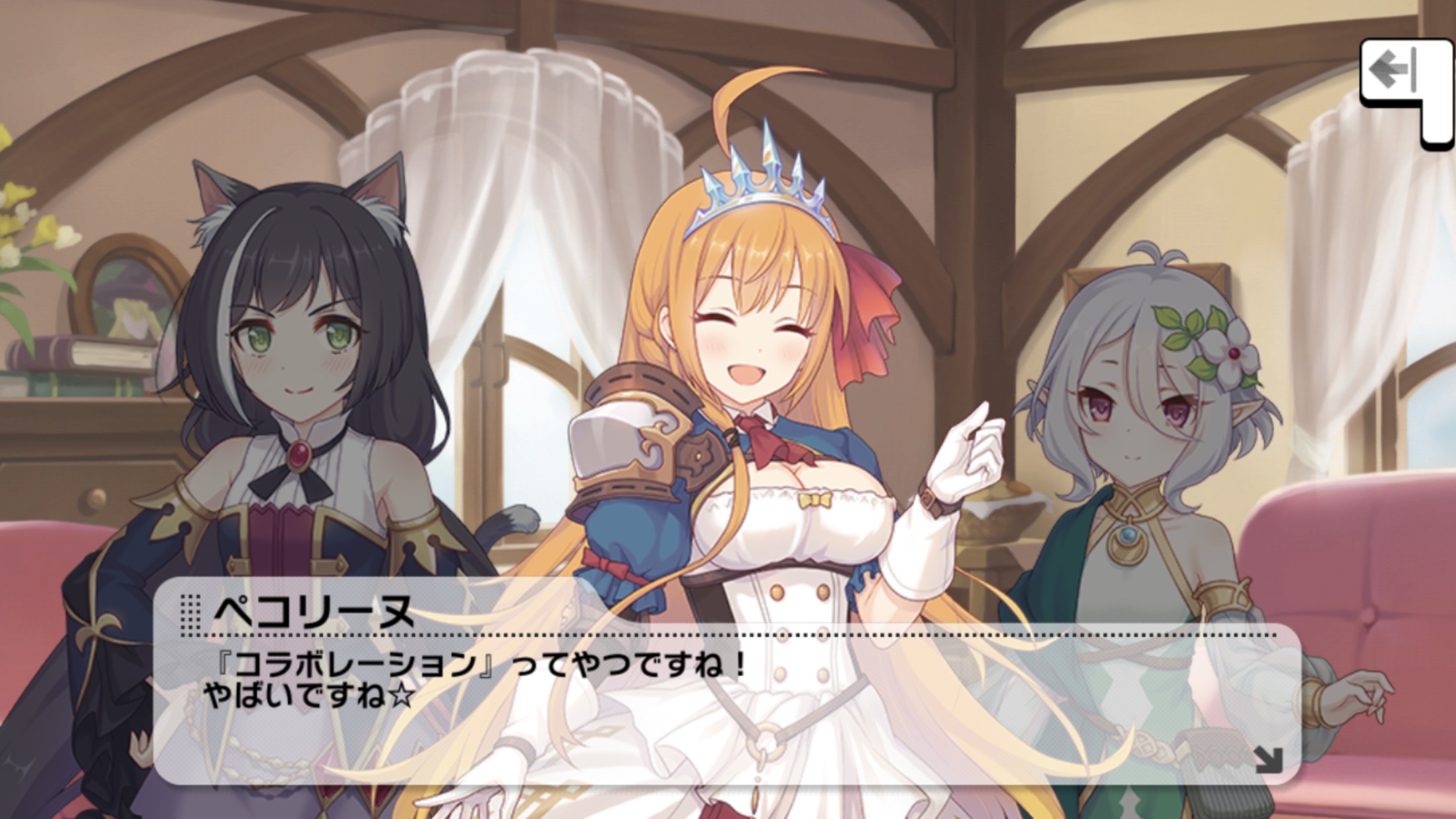1456x819 pixels.
Task: Click Pecorine's raised white glove
Action: click(x=969, y=448)
